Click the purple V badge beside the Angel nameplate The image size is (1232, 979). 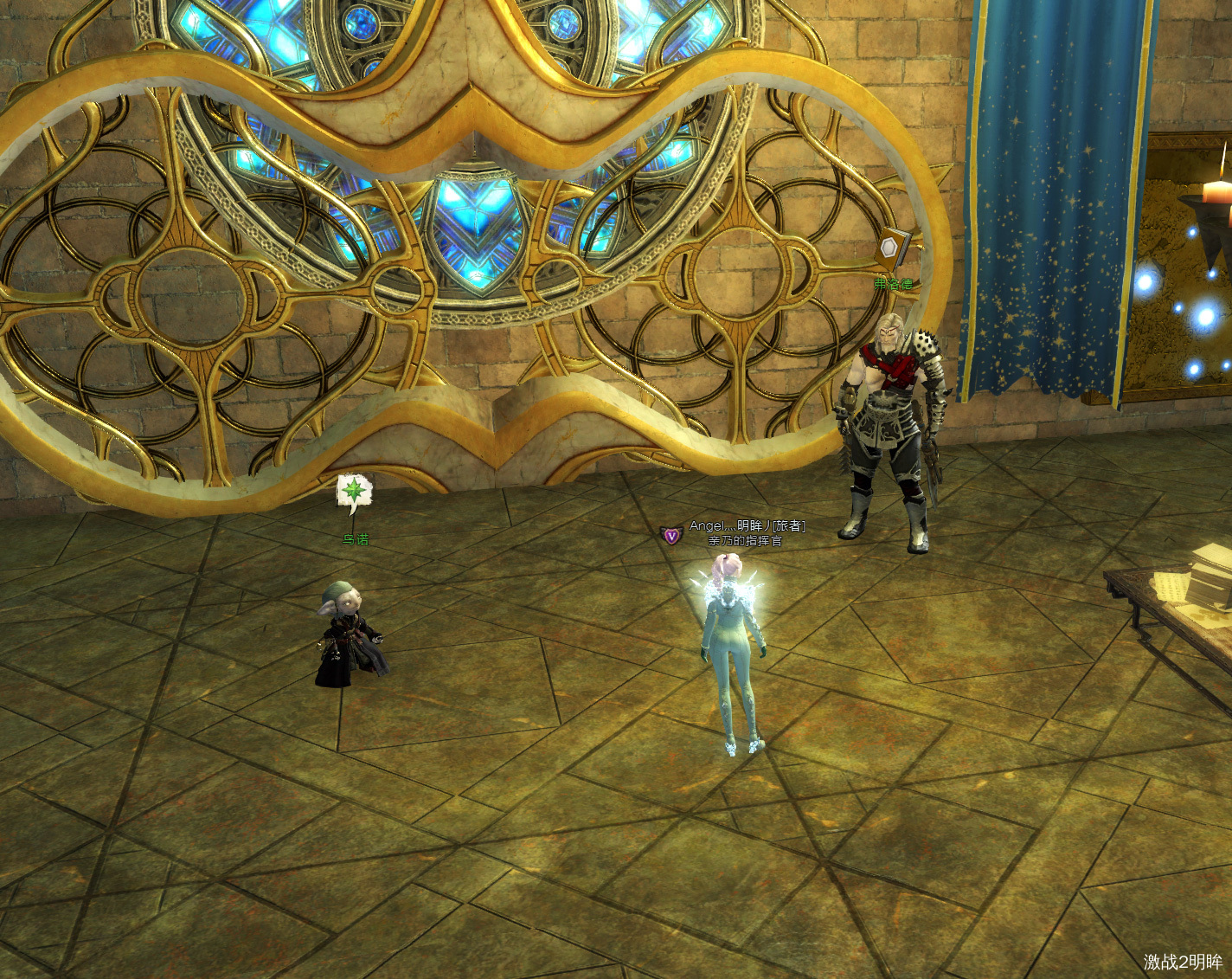[671, 536]
